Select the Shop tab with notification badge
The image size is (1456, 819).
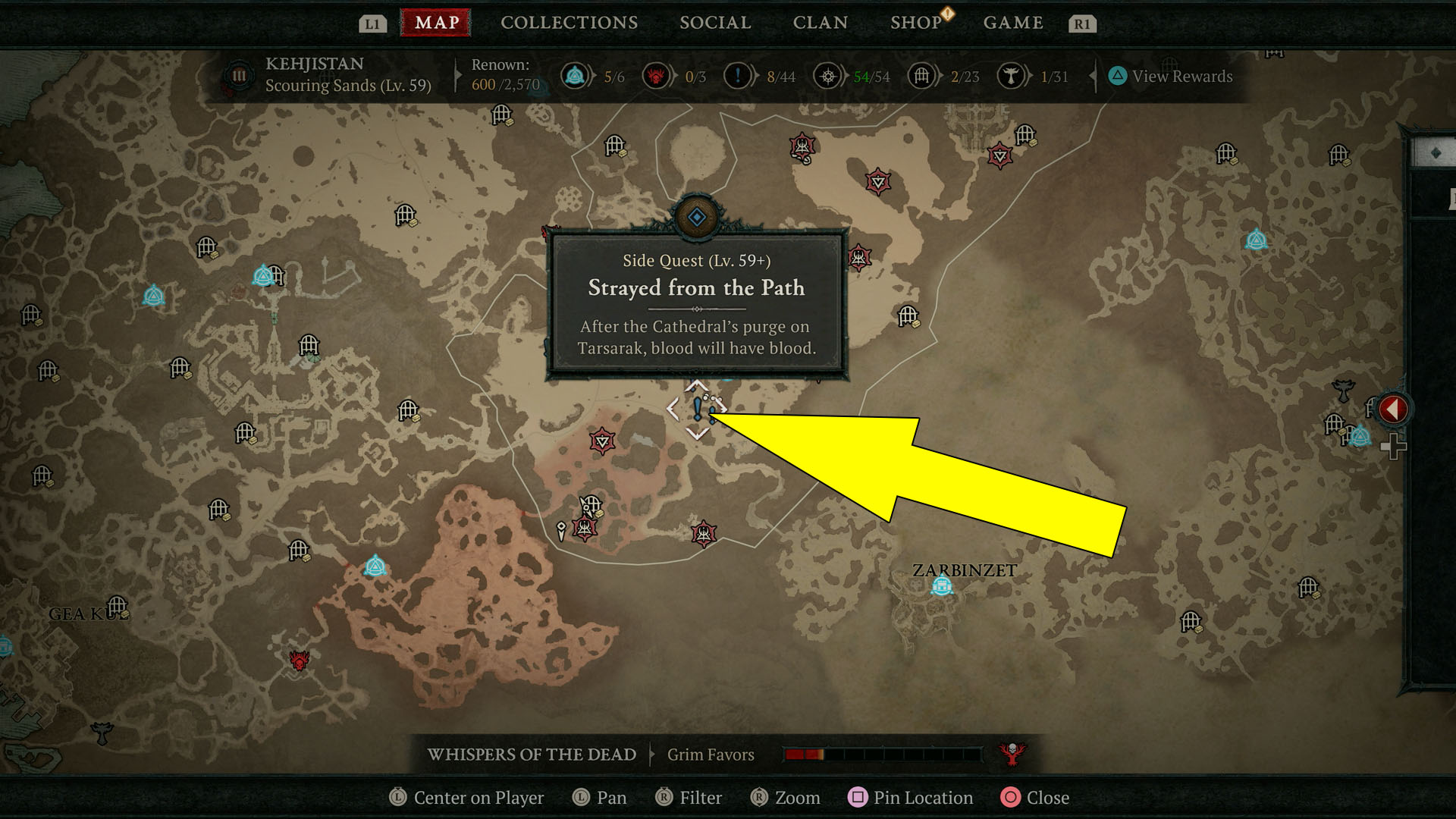pyautogui.click(x=915, y=22)
